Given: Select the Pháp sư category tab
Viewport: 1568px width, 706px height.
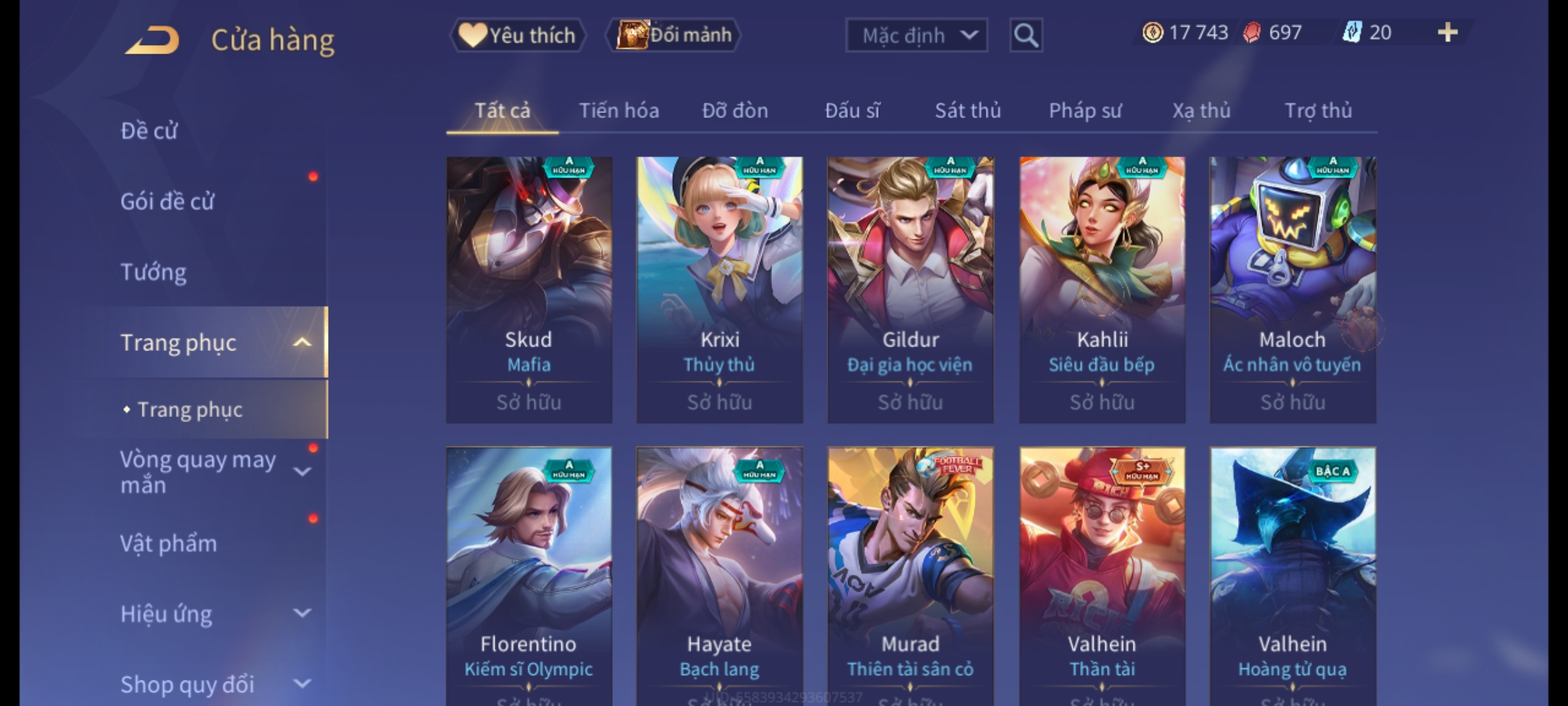Looking at the screenshot, I should pos(1085,110).
